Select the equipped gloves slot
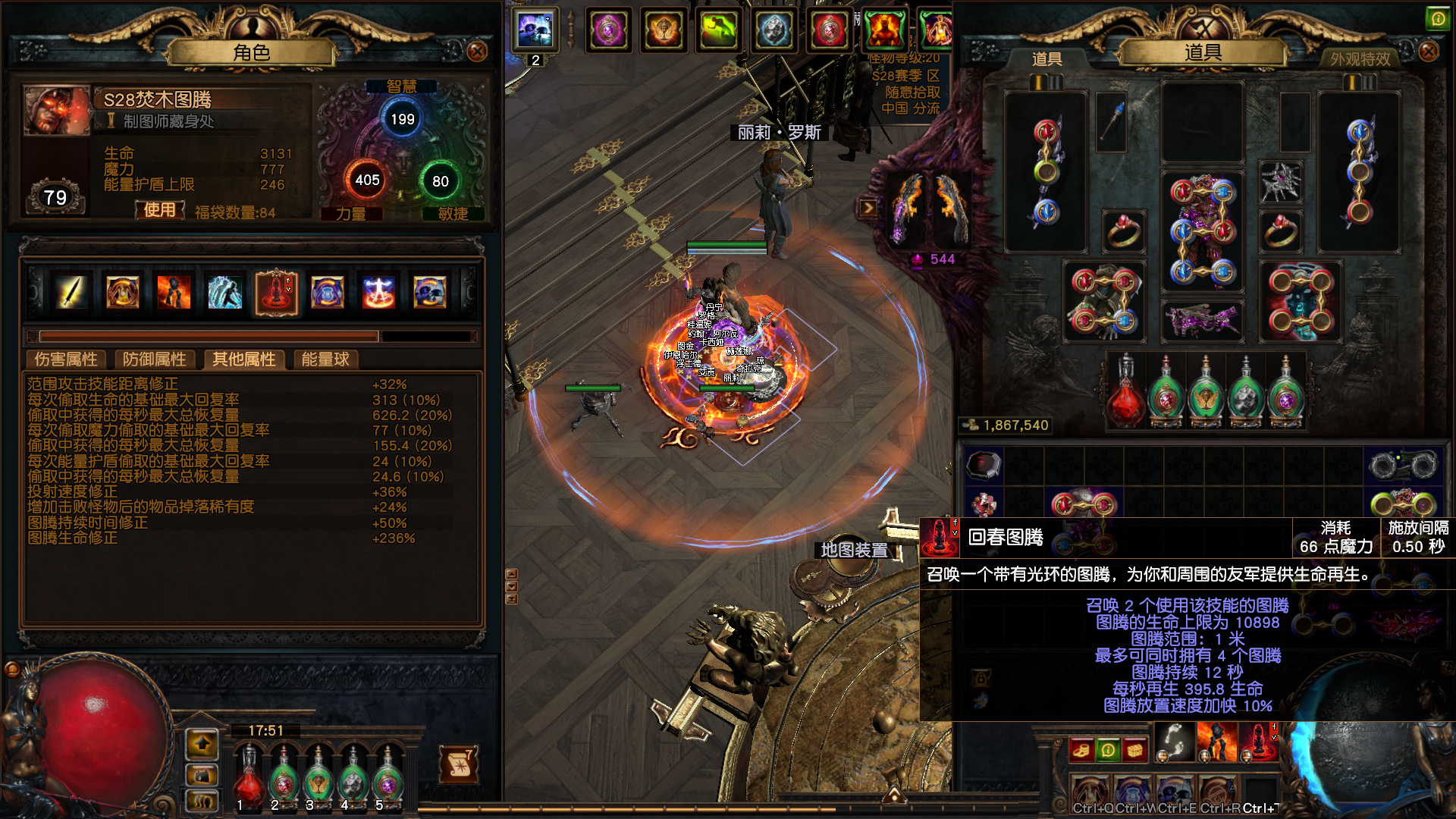 [1103, 301]
